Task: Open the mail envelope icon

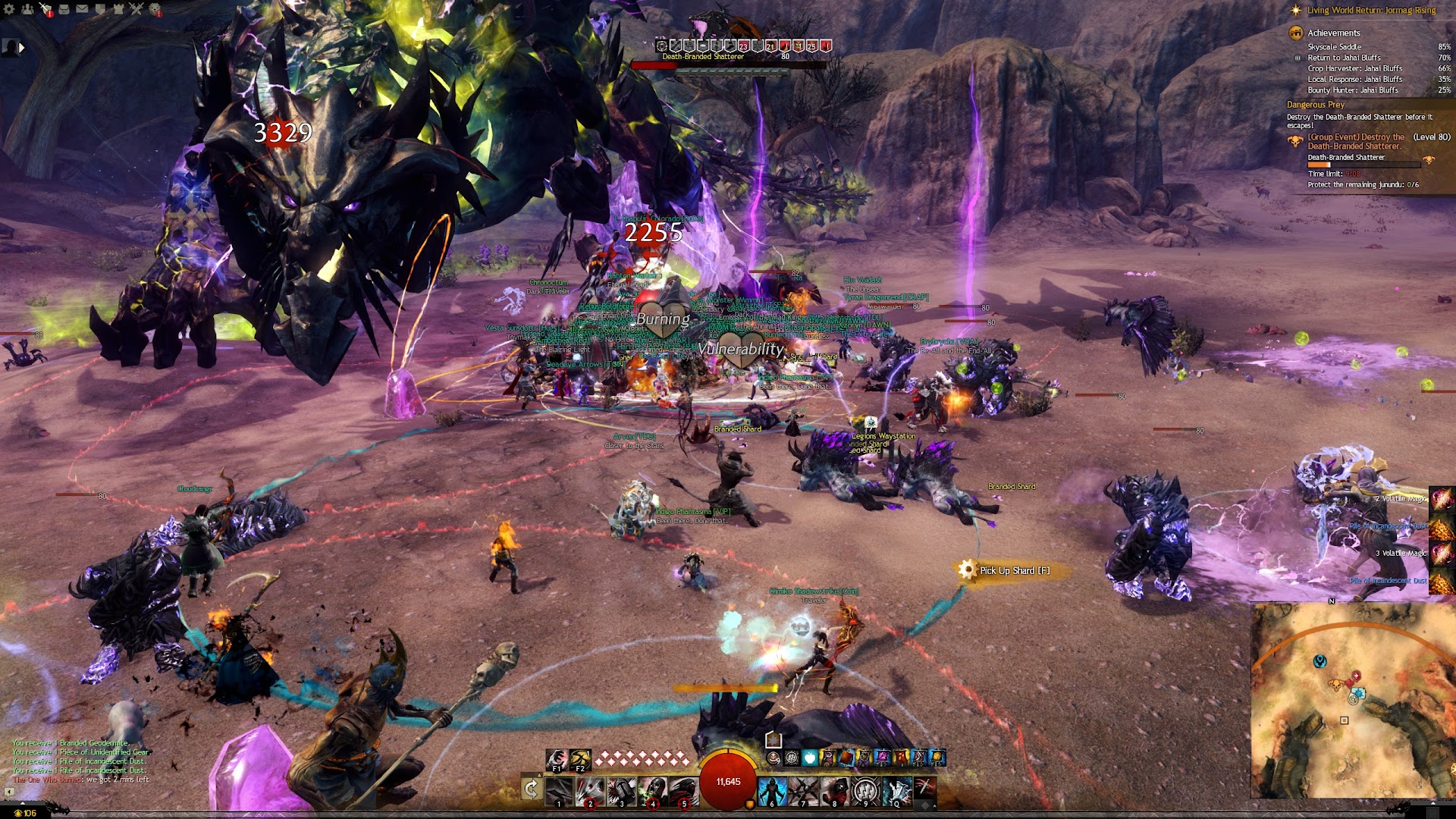Action: (82, 9)
